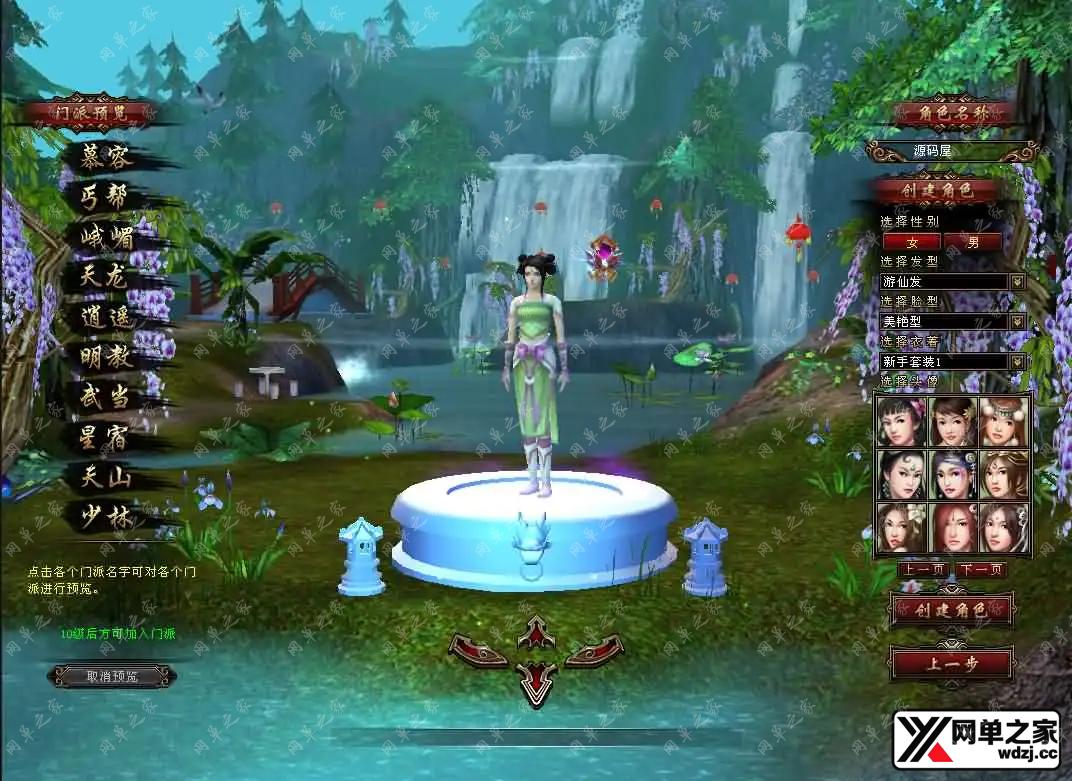Show the 逍遥 sect preview
The height and width of the screenshot is (781, 1072).
coord(105,318)
